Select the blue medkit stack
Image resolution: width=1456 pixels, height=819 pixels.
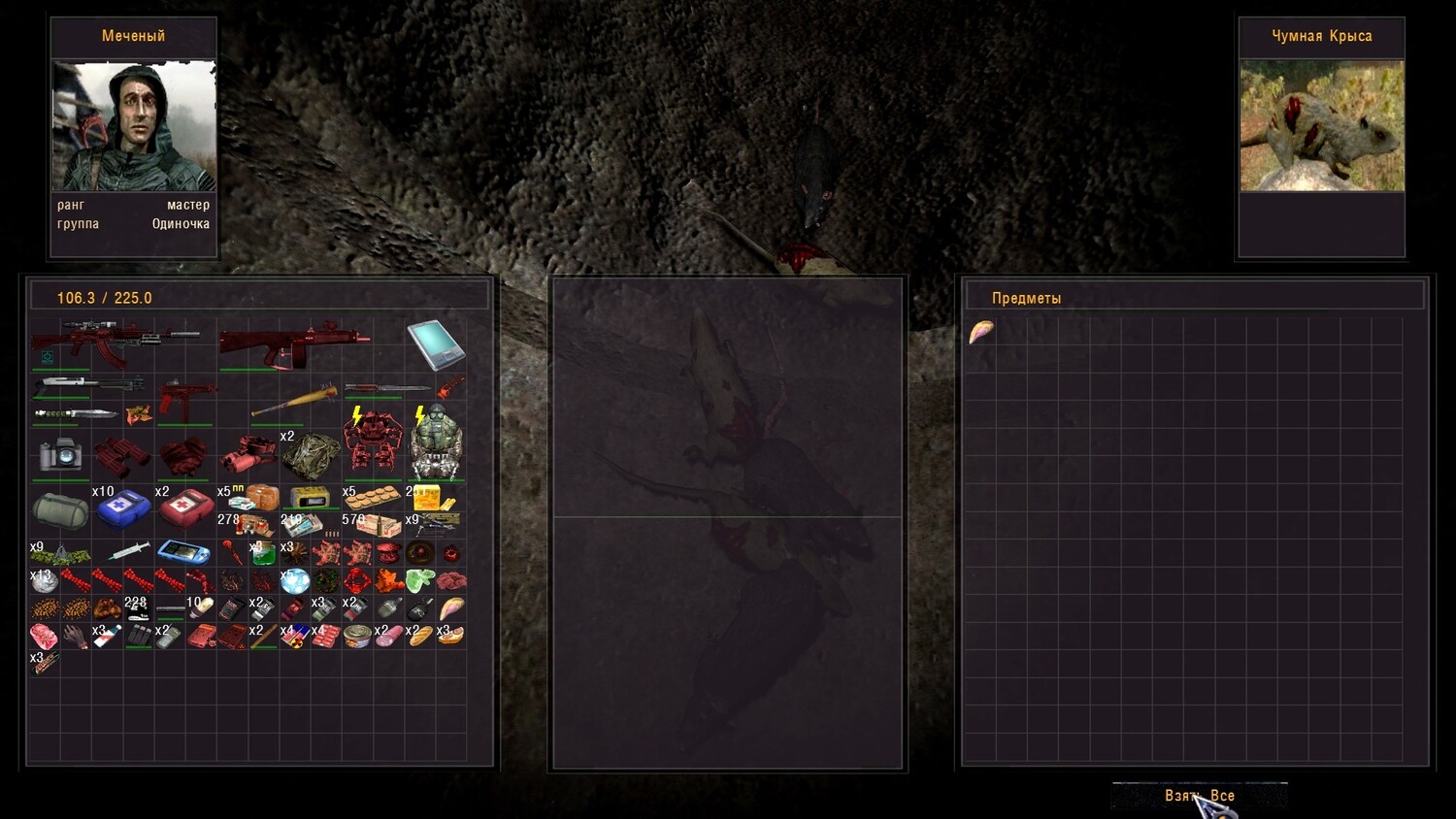click(122, 508)
